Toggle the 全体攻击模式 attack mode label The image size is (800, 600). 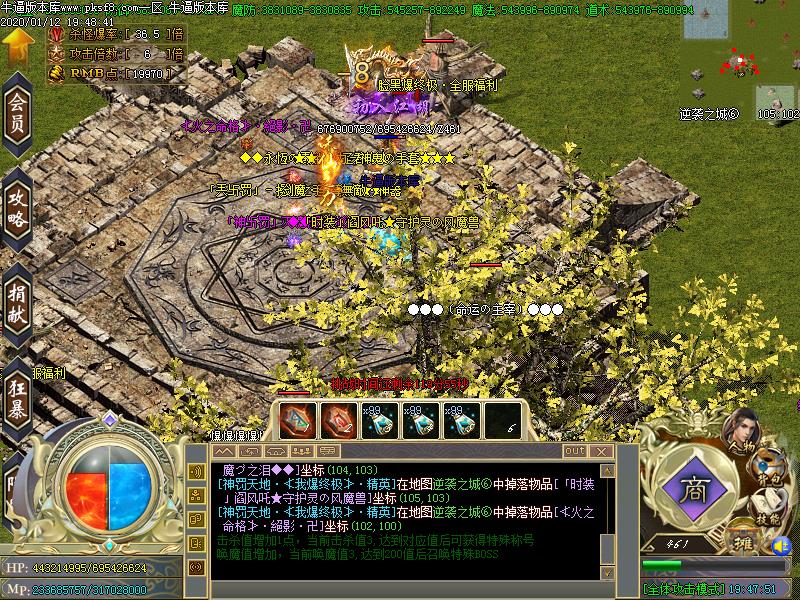683,589
